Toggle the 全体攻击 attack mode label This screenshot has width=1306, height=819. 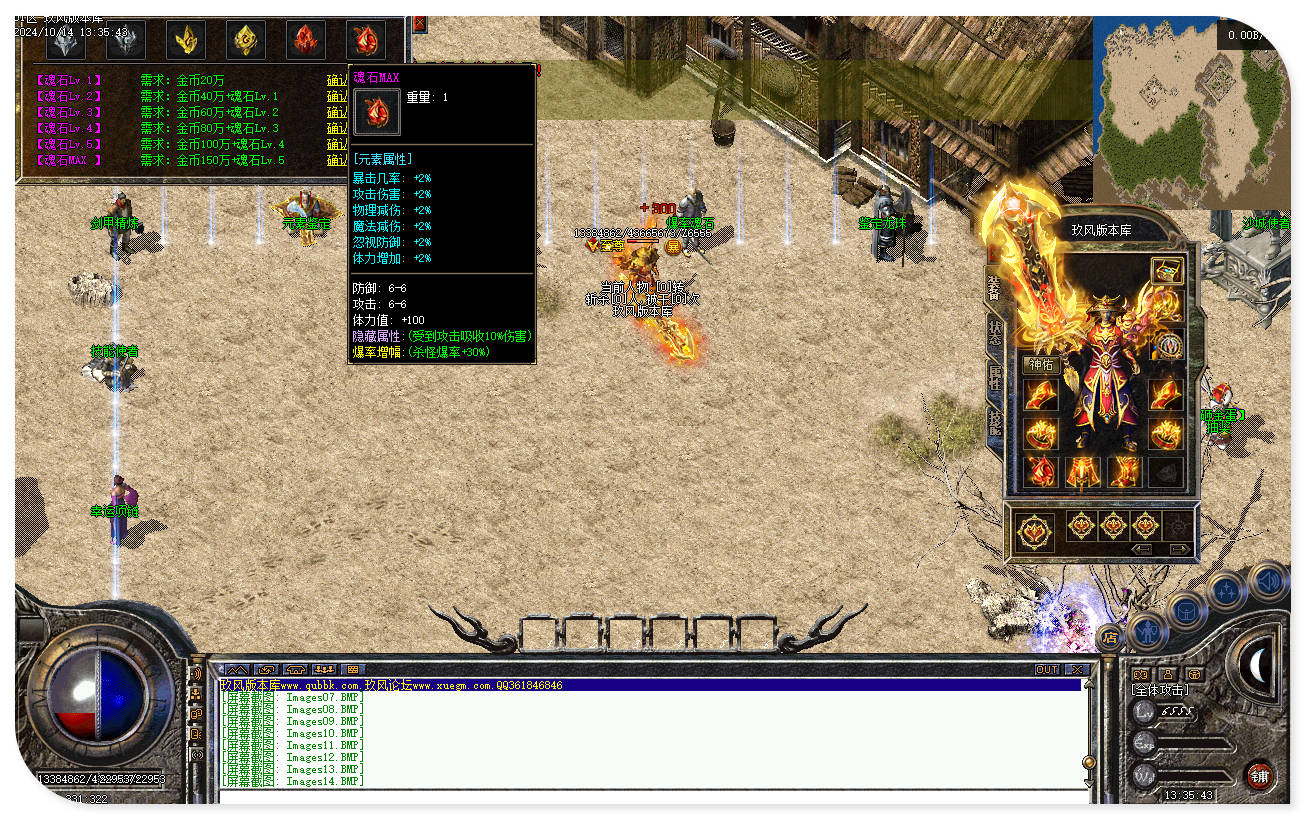click(x=1160, y=690)
